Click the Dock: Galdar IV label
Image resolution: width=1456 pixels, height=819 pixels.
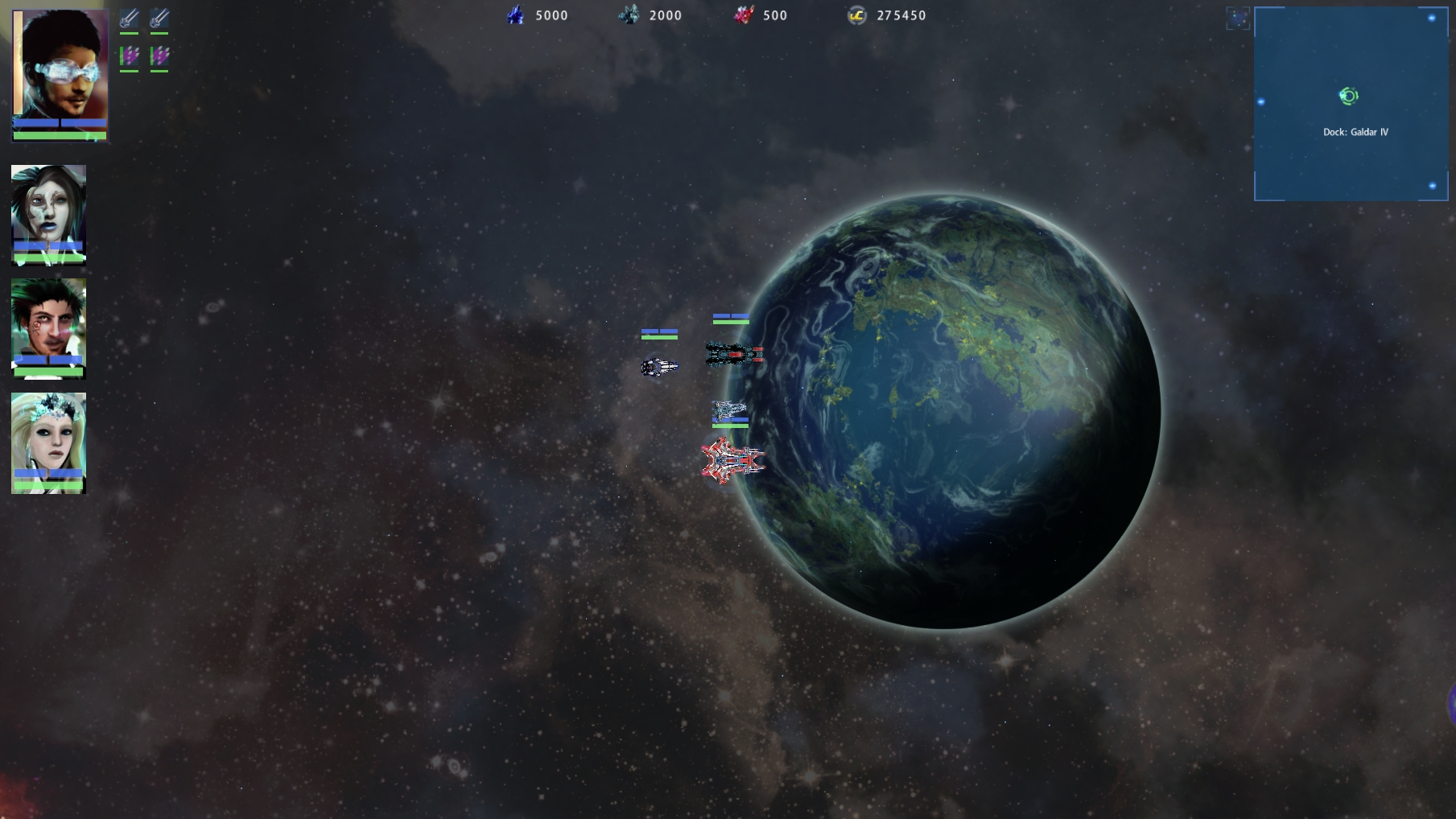(1355, 132)
